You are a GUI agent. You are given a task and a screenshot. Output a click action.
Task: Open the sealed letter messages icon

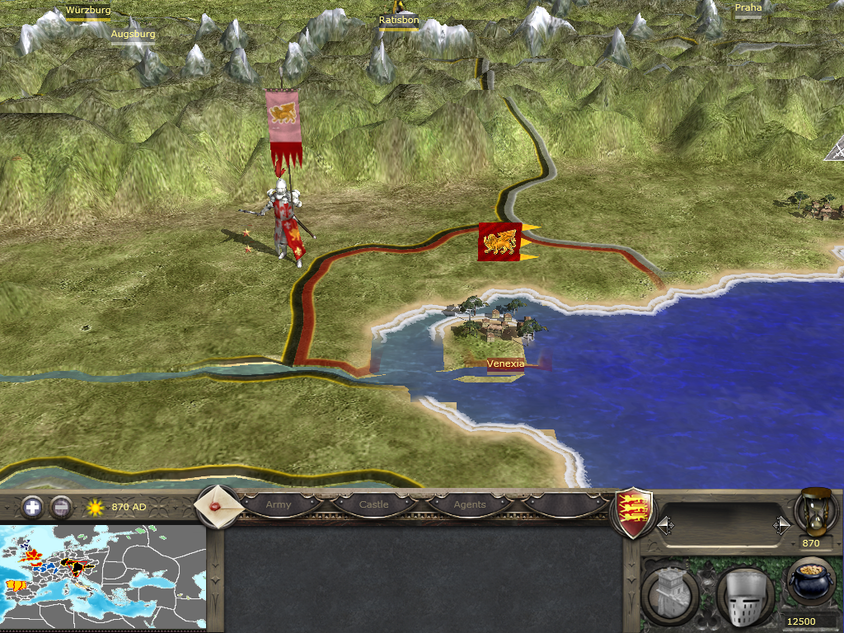point(215,505)
